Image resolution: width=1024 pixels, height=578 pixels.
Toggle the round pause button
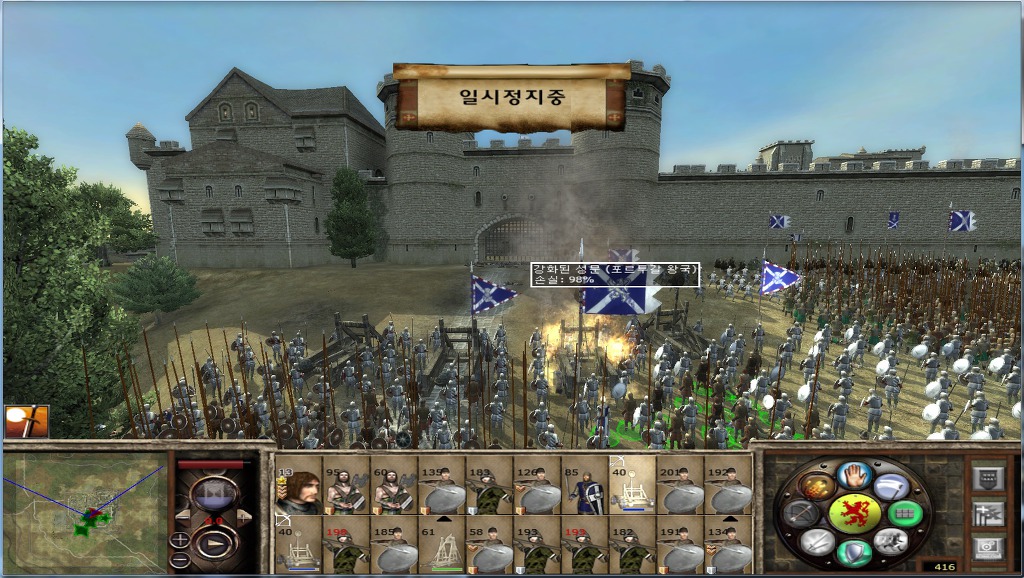click(x=215, y=493)
